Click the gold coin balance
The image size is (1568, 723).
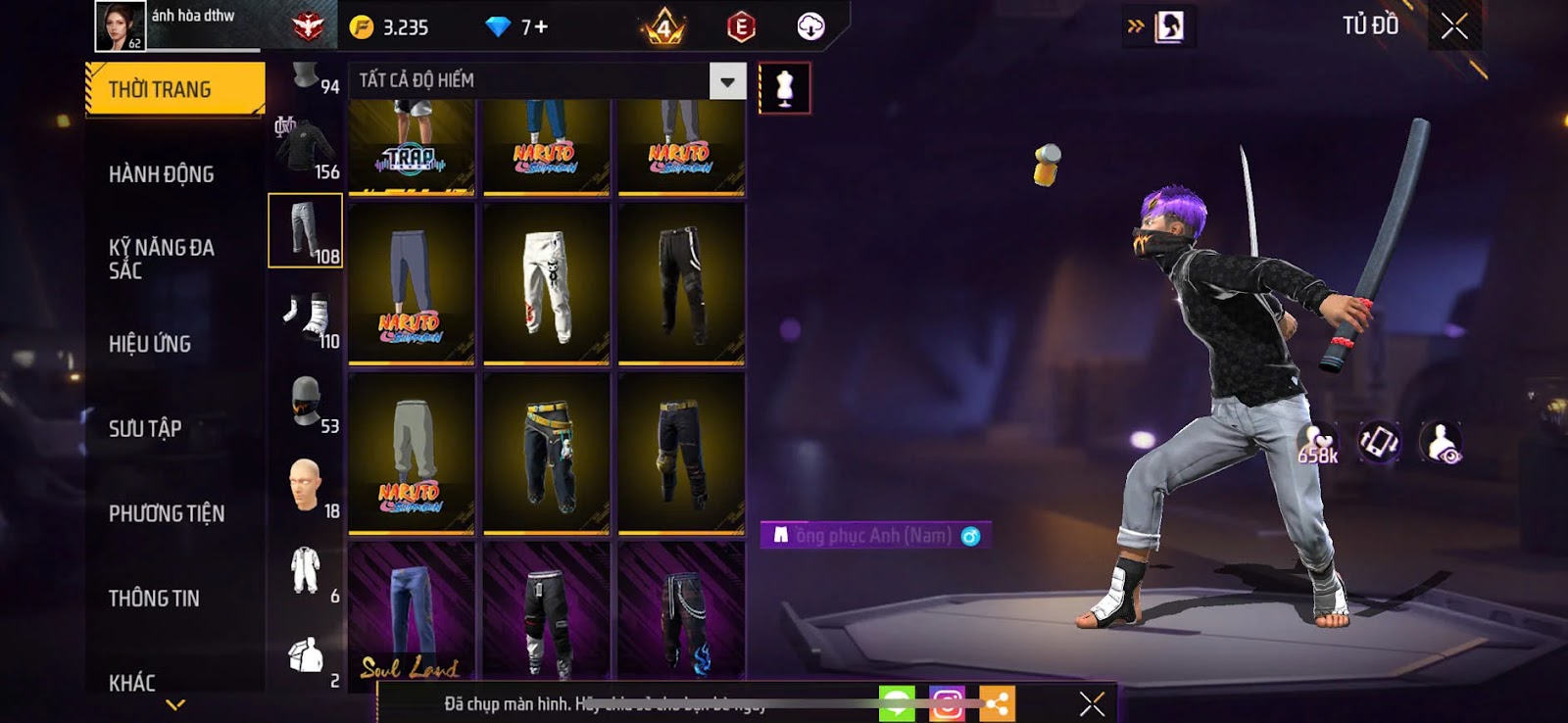(x=392, y=27)
